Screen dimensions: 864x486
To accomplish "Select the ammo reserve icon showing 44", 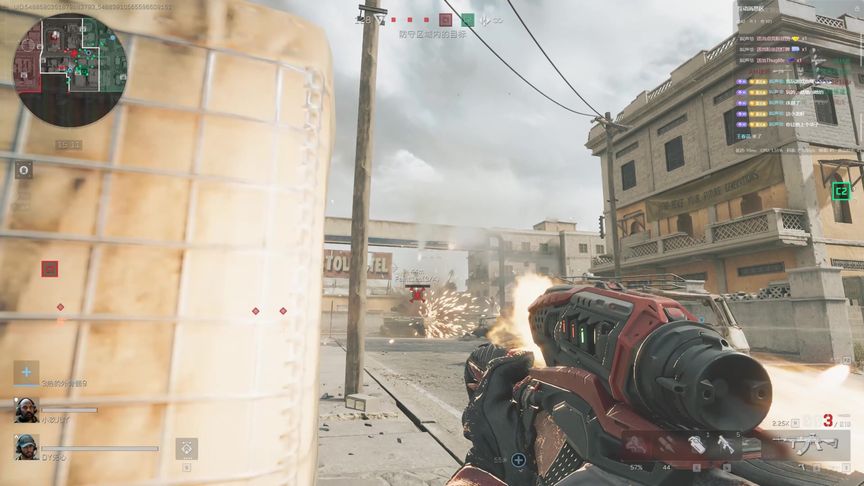I will (666, 447).
